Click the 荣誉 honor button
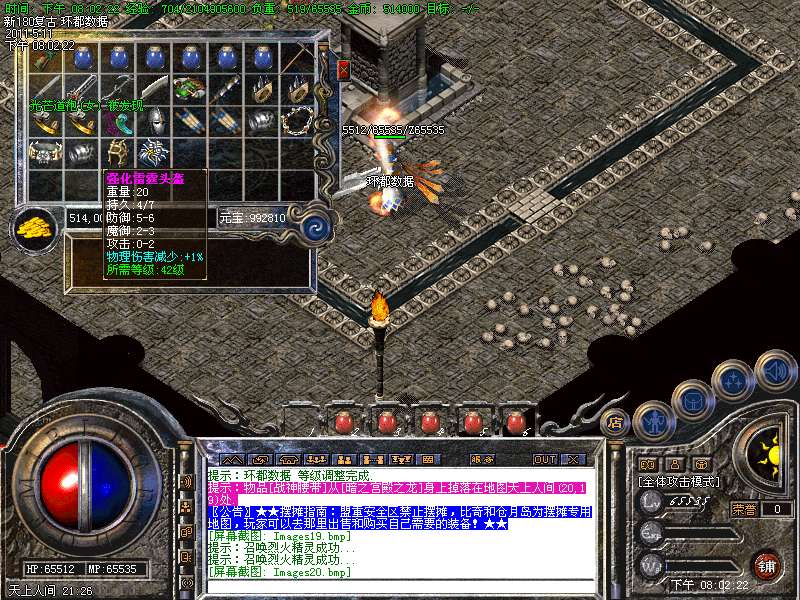Viewport: 800px width, 600px height. 744,509
